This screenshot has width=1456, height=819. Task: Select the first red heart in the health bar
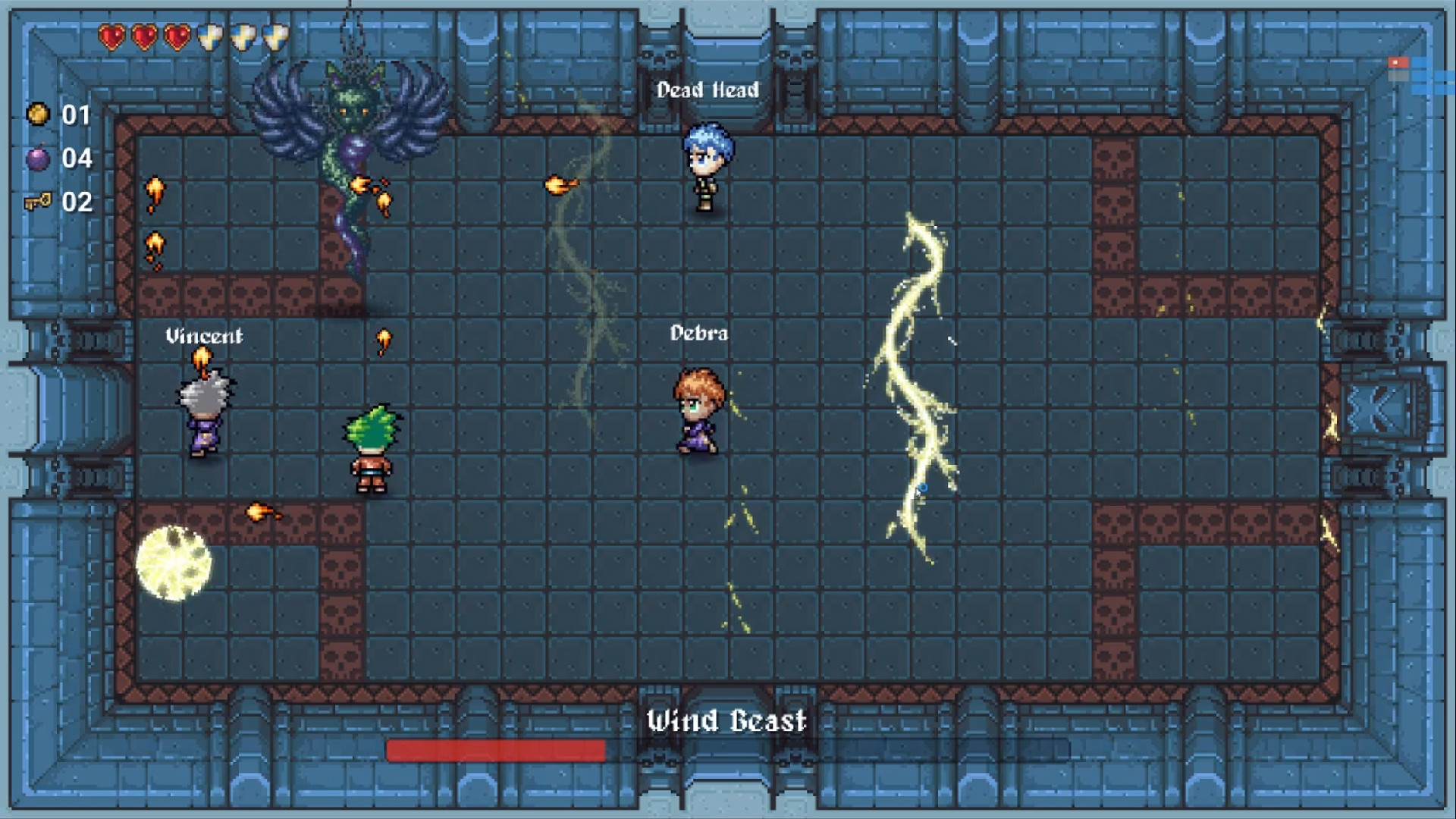pos(111,36)
